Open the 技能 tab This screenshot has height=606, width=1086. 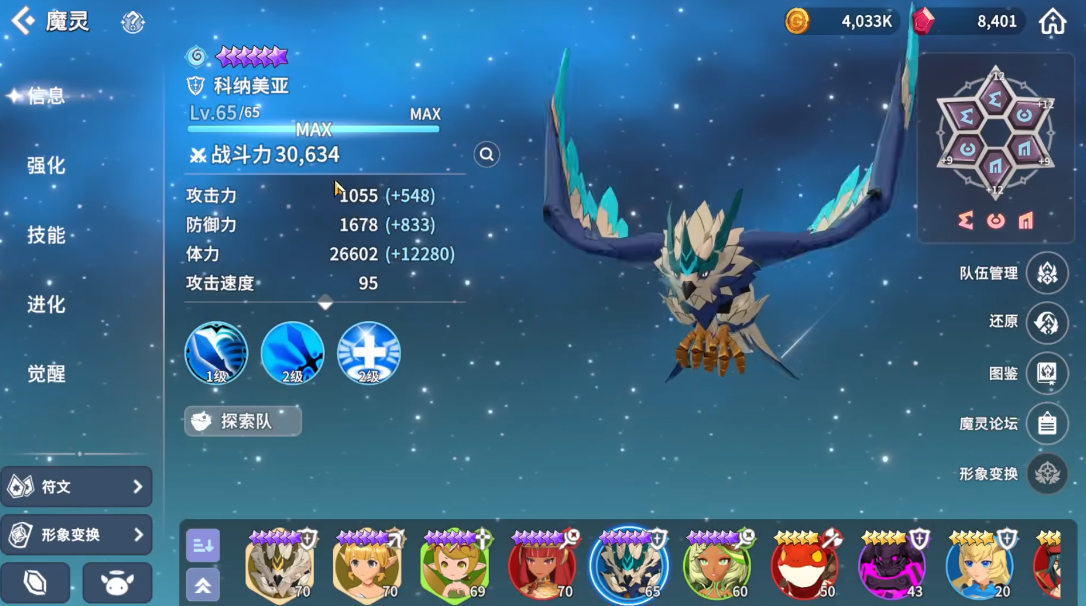[46, 235]
